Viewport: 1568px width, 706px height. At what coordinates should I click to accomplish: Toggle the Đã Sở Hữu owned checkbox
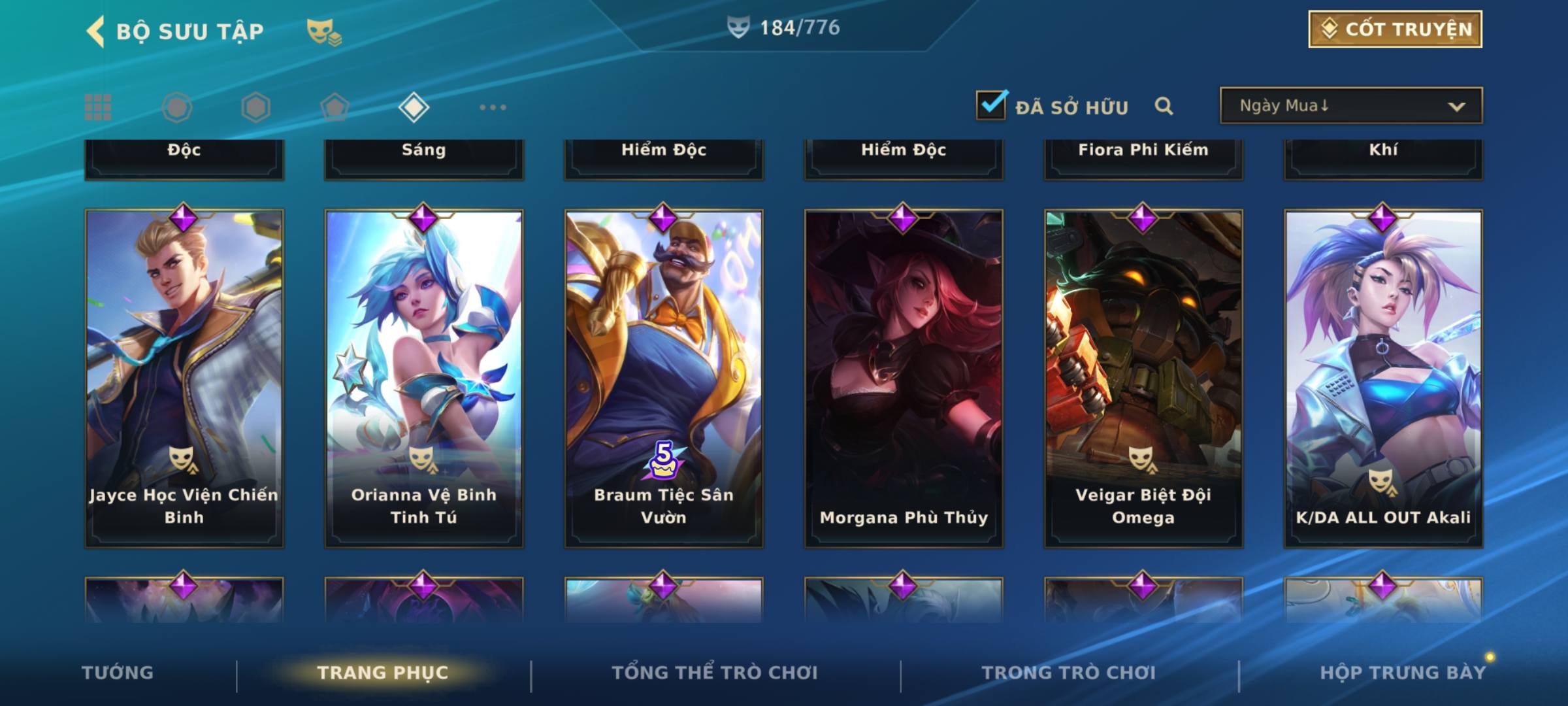(x=990, y=106)
